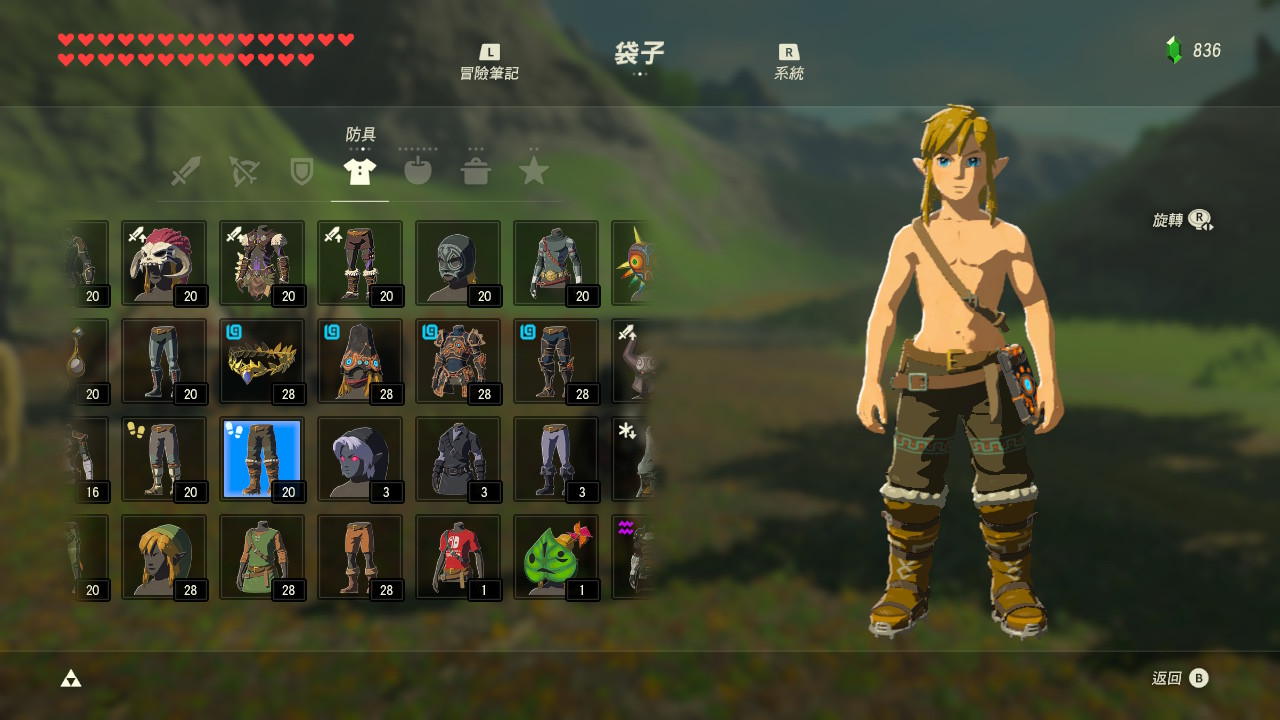Switch to the shield tab
The width and height of the screenshot is (1280, 720).
pos(301,171)
